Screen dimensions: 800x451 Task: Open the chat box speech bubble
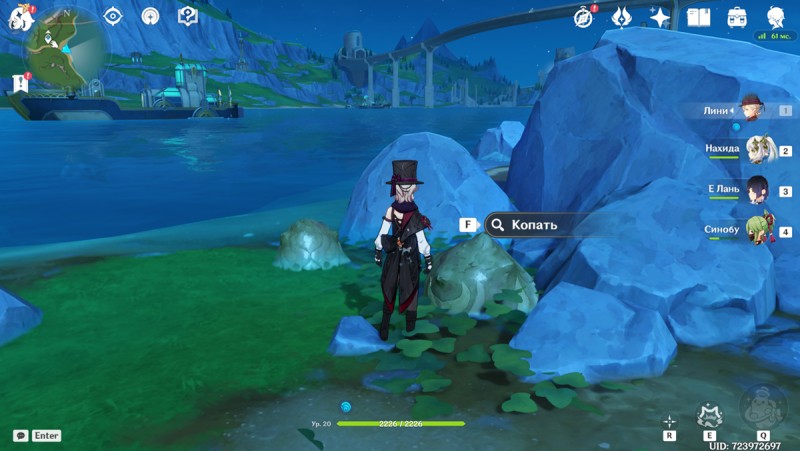pyautogui.click(x=20, y=436)
